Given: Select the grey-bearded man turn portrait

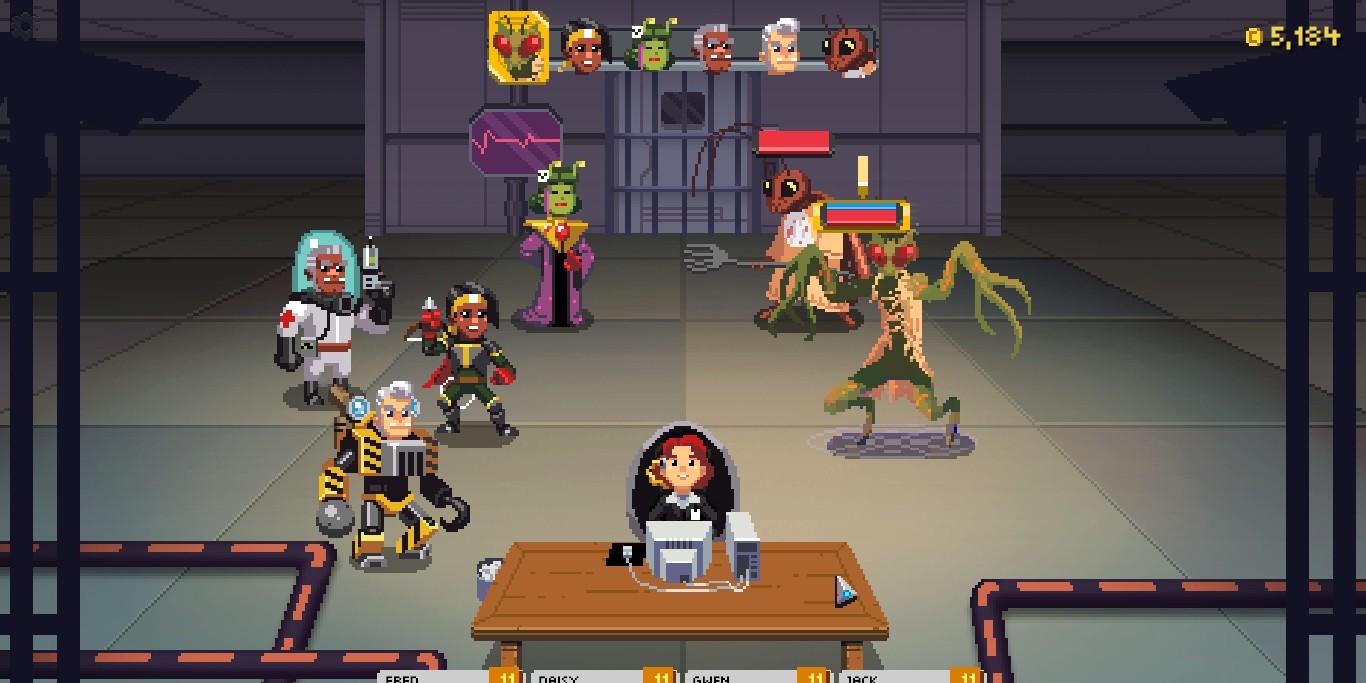Looking at the screenshot, I should coord(716,47).
